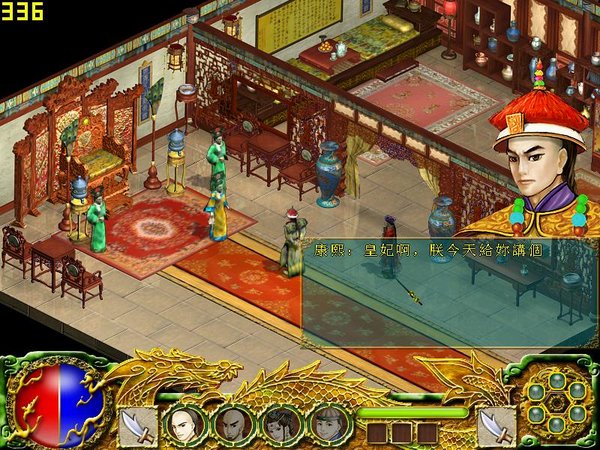The height and width of the screenshot is (450, 600).
Task: Activate the saber icon next to the jade orbs
Action: pos(496,424)
